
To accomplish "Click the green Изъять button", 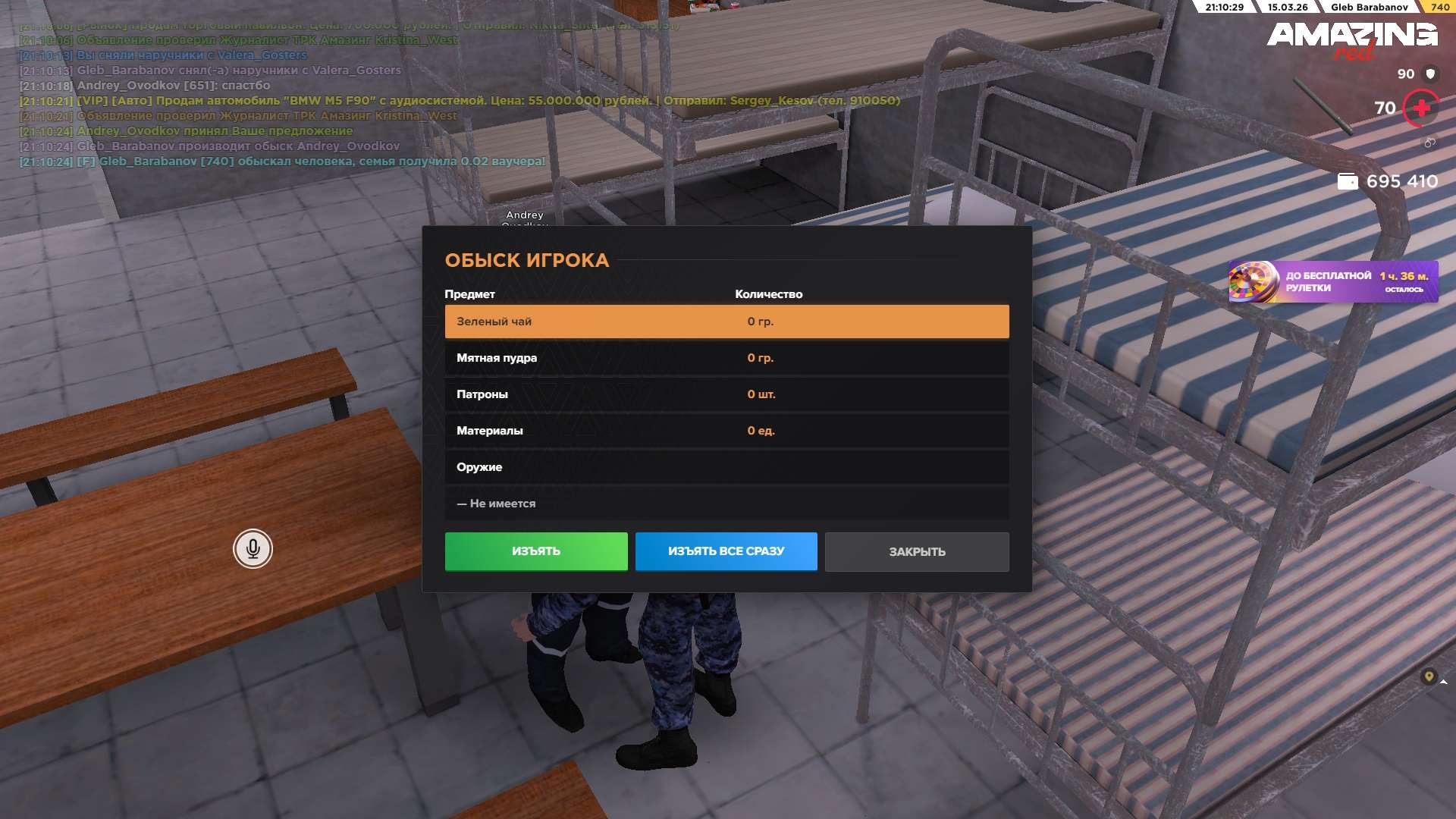I will pos(535,551).
